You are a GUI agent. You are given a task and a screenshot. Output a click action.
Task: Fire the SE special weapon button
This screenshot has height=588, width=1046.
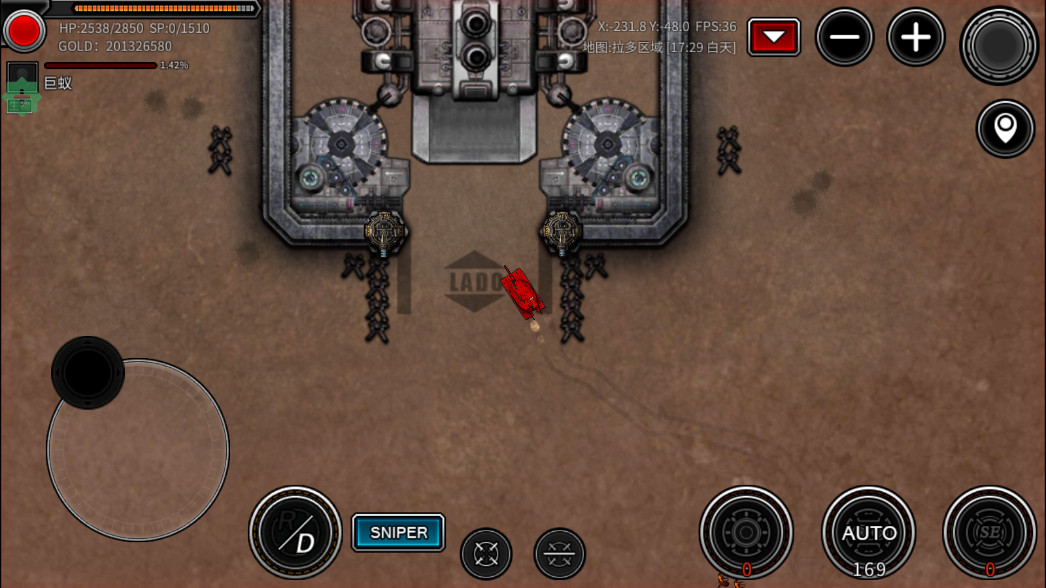989,533
